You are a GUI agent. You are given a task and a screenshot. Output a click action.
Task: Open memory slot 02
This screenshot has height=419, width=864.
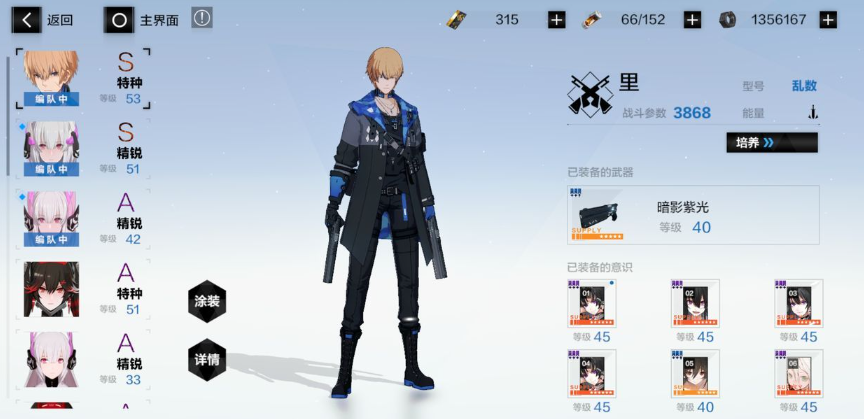point(695,305)
